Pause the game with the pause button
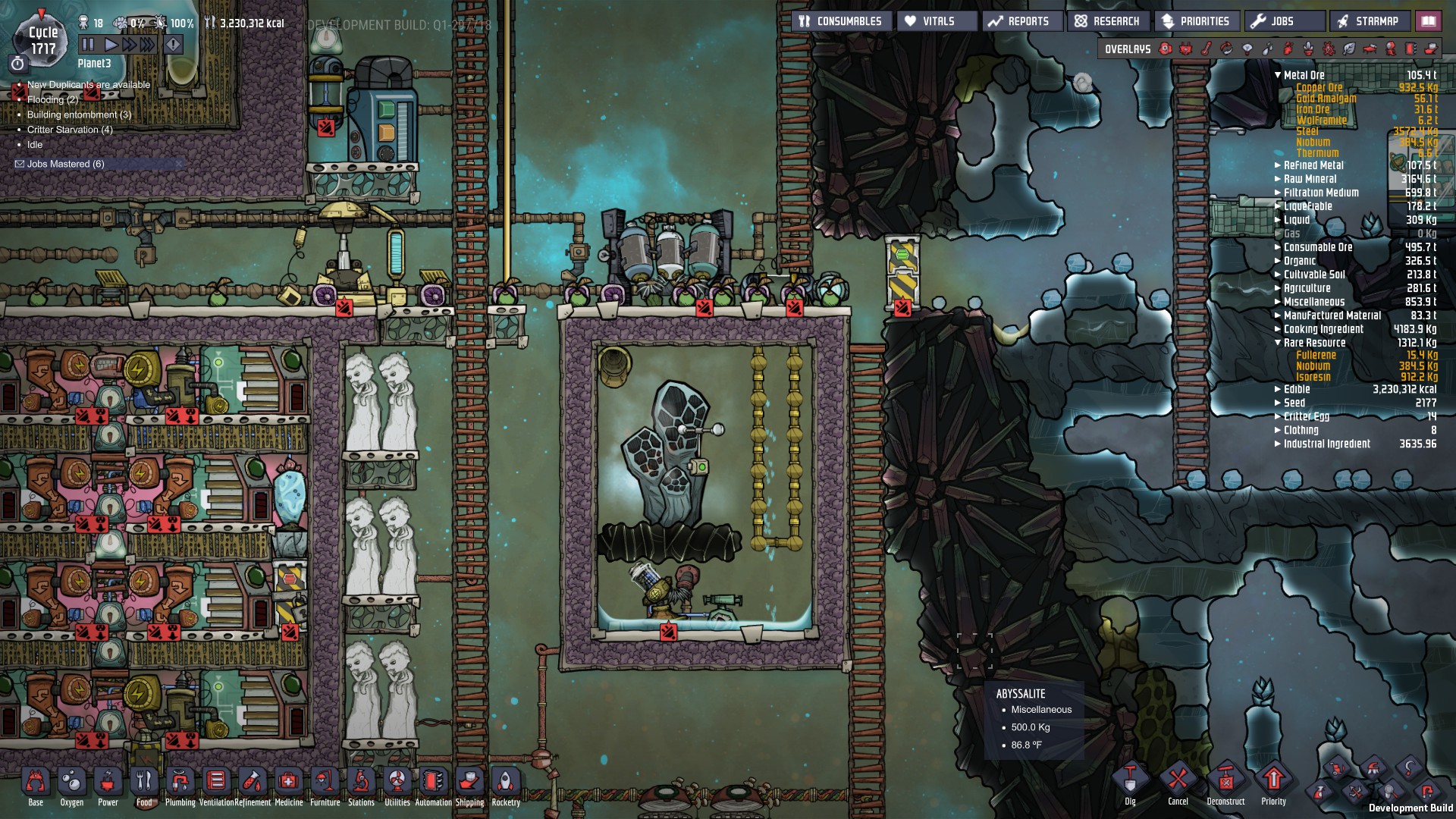Image resolution: width=1456 pixels, height=819 pixels. pyautogui.click(x=87, y=45)
